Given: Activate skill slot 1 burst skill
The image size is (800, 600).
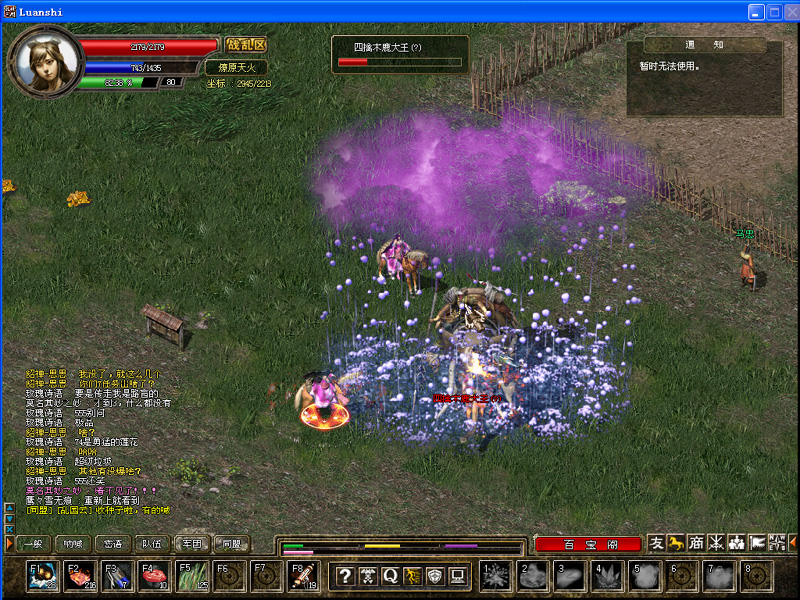Looking at the screenshot, I should (495, 577).
